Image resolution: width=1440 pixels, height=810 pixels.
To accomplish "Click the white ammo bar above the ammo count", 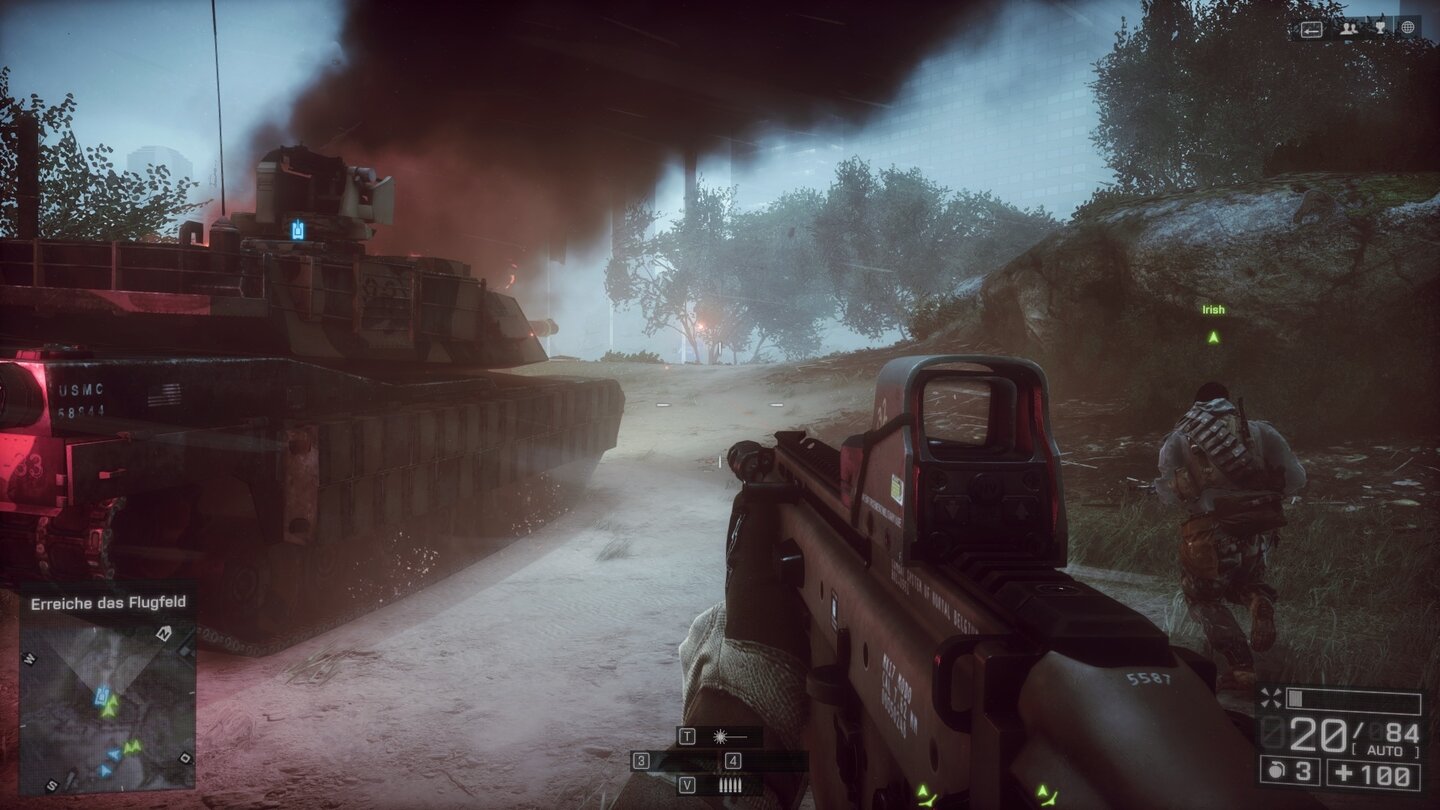I will (1296, 698).
